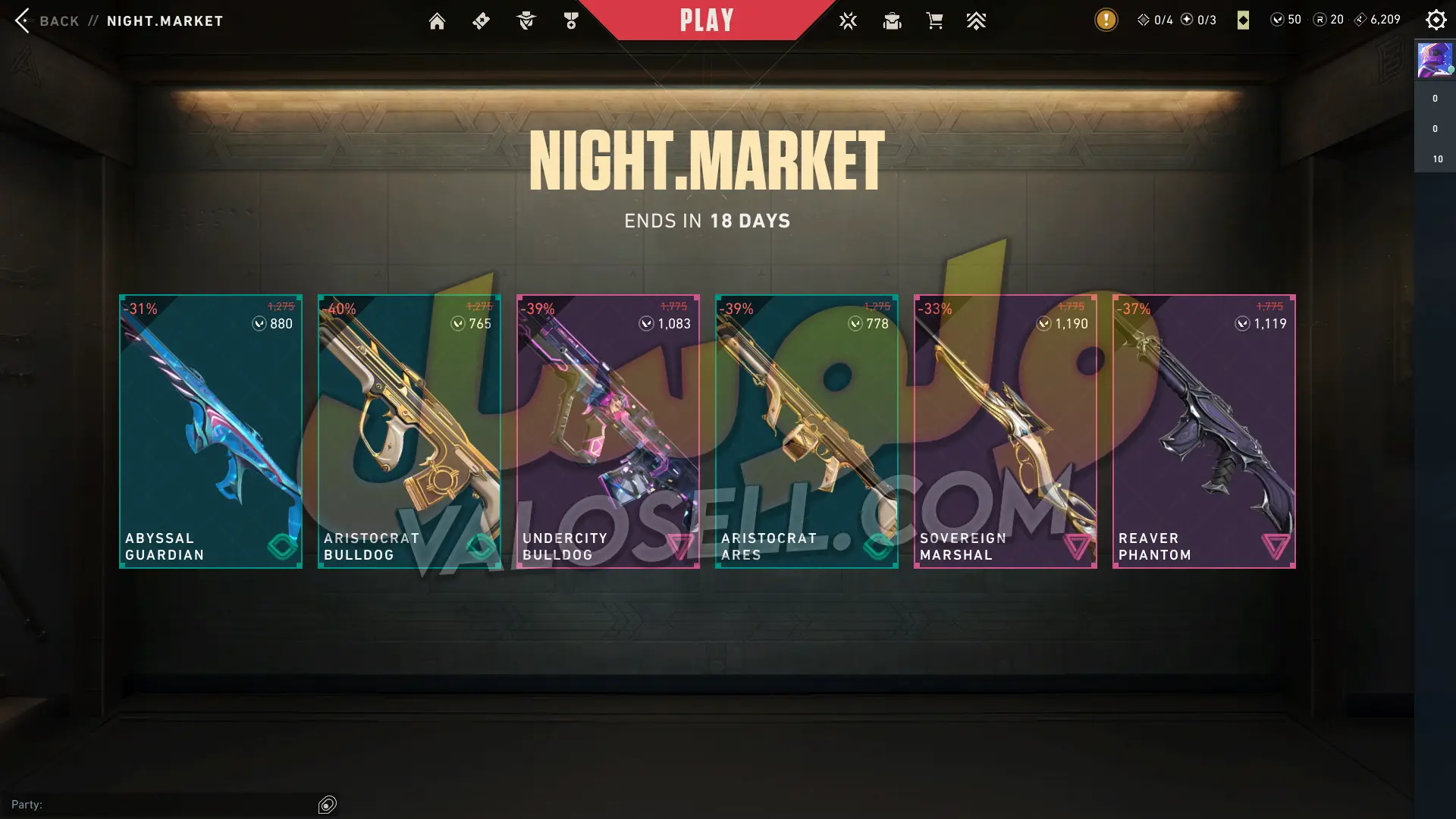Open the triple-chevron rank icon

point(976,21)
